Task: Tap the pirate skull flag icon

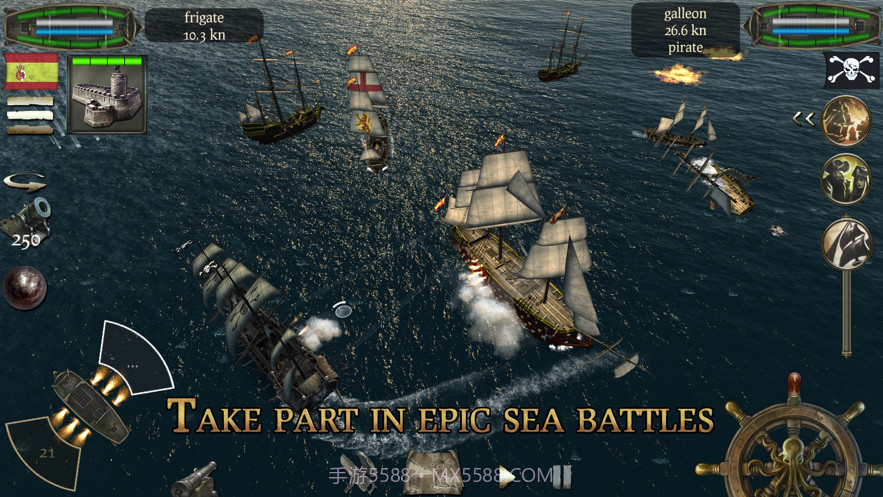Action: tap(851, 70)
